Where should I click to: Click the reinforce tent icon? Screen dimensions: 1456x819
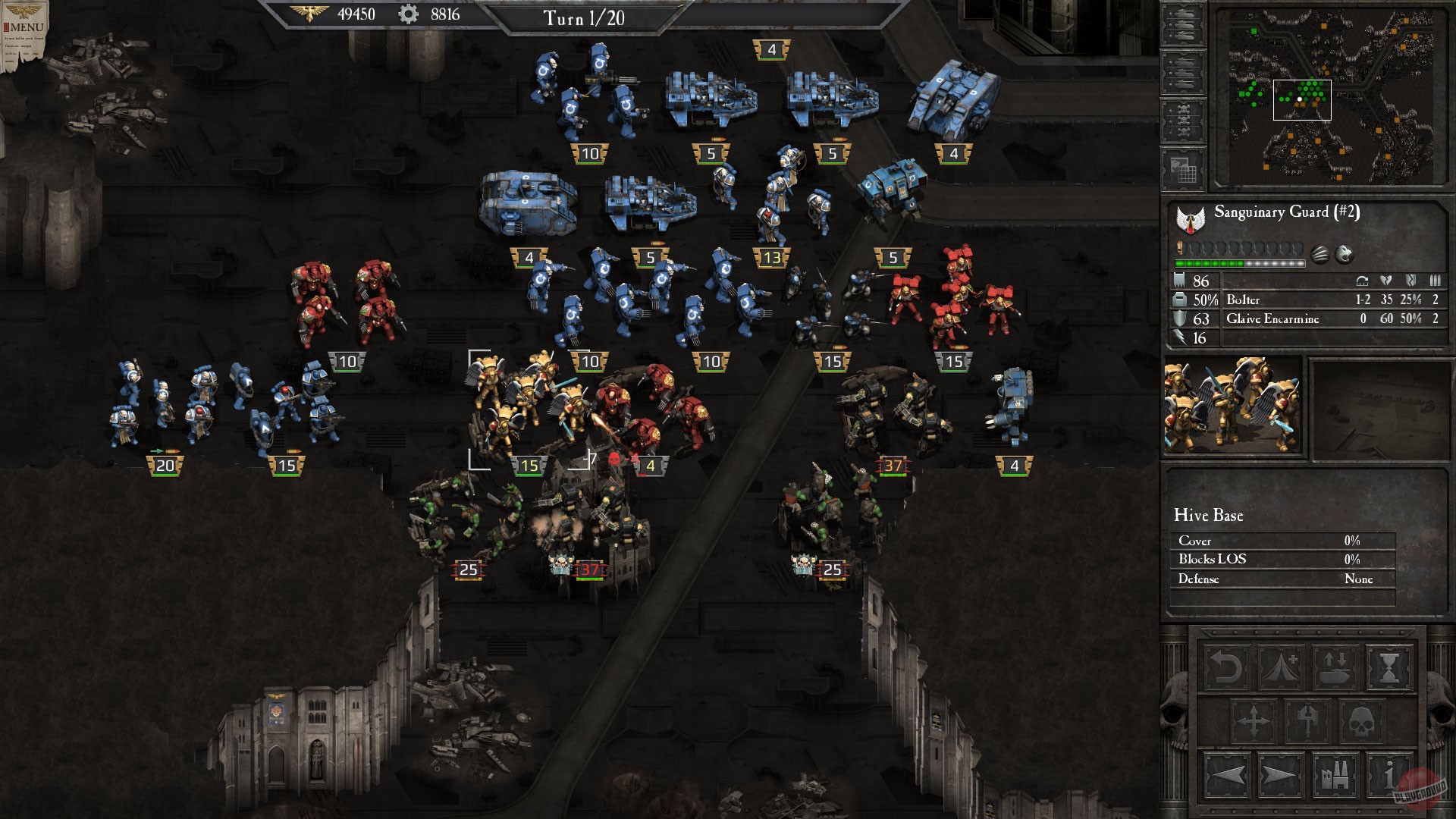(1280, 666)
